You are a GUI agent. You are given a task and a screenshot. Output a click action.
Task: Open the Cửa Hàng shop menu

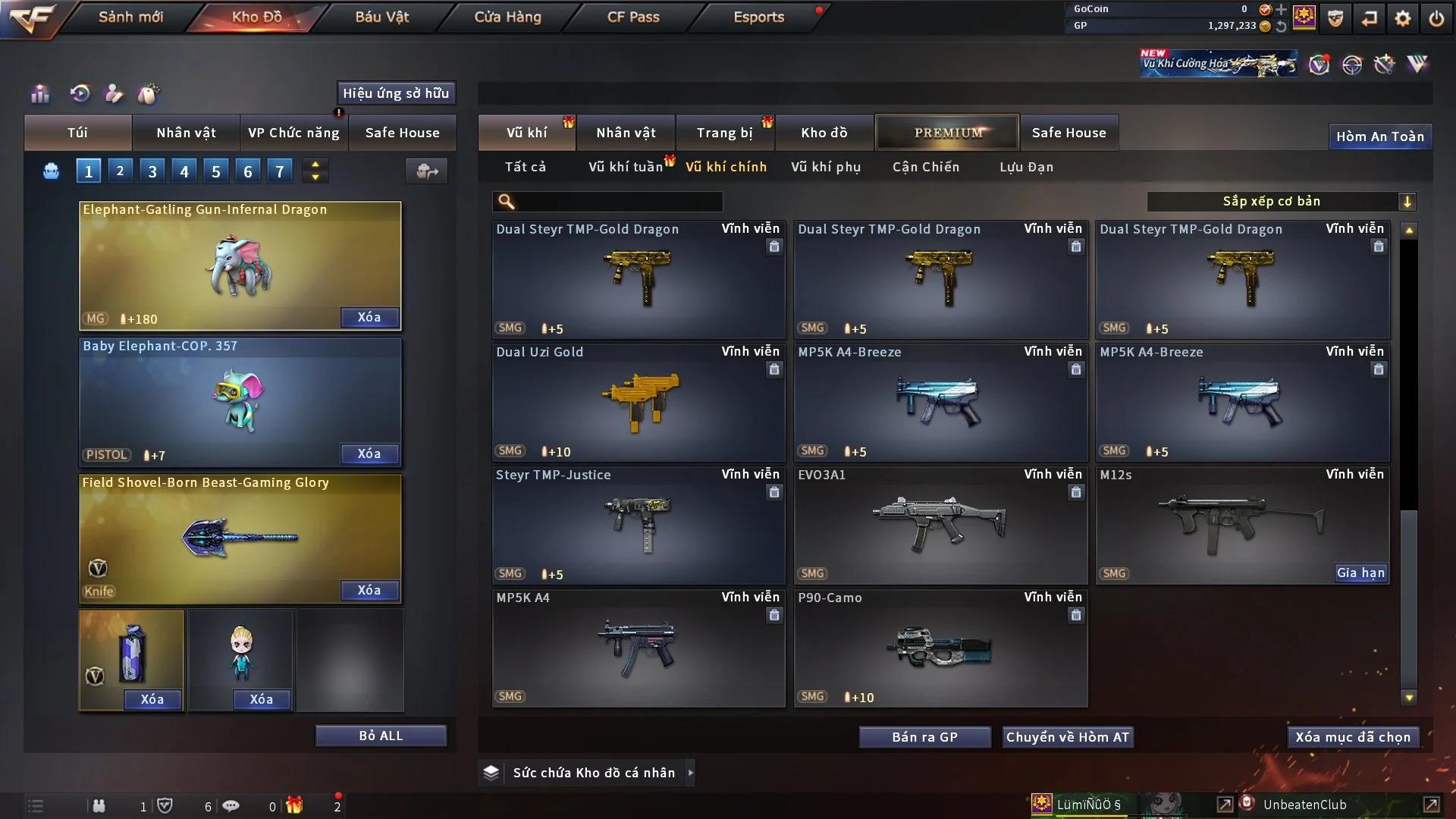click(507, 17)
